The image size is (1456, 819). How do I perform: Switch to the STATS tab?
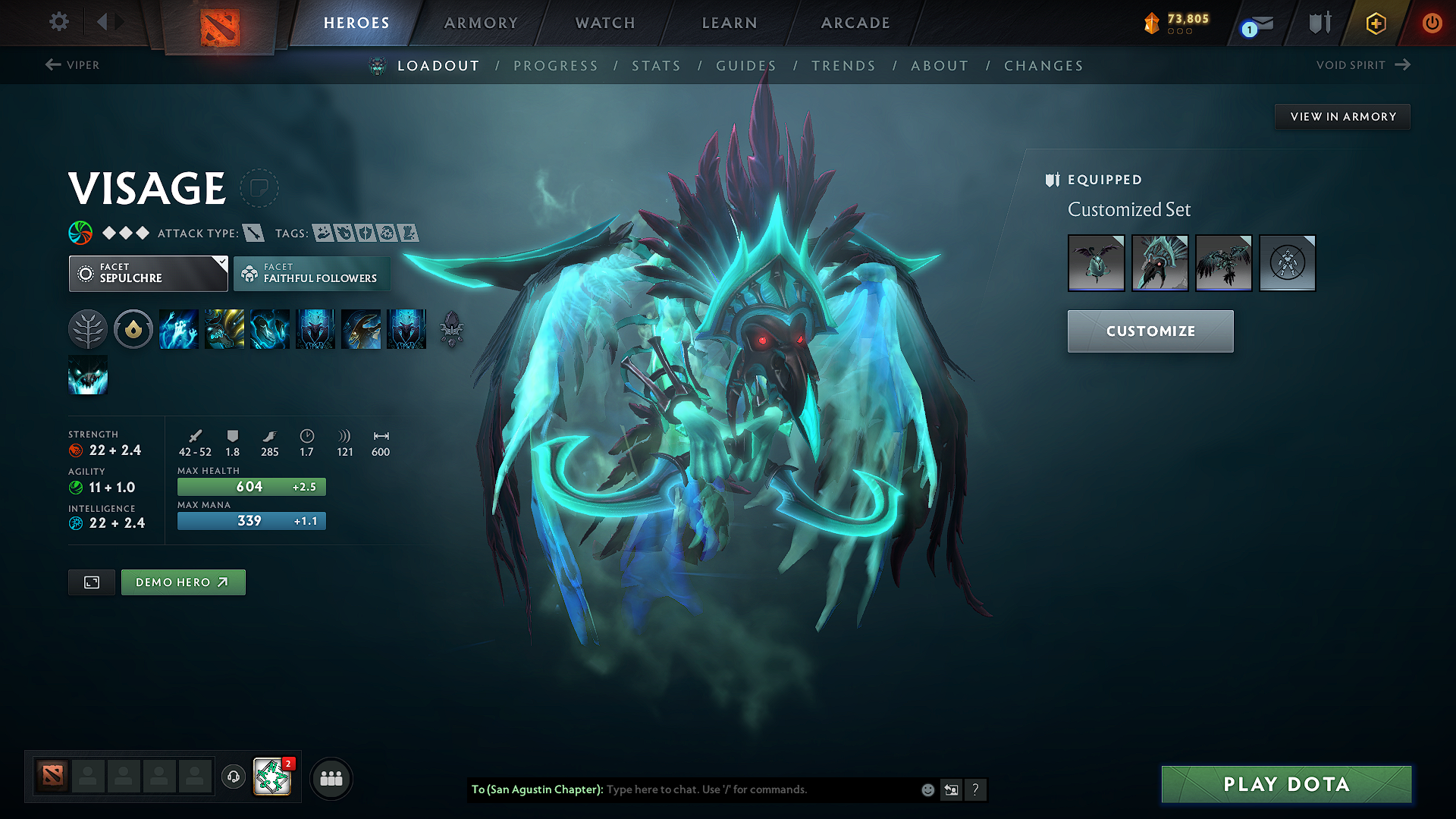[x=657, y=66]
